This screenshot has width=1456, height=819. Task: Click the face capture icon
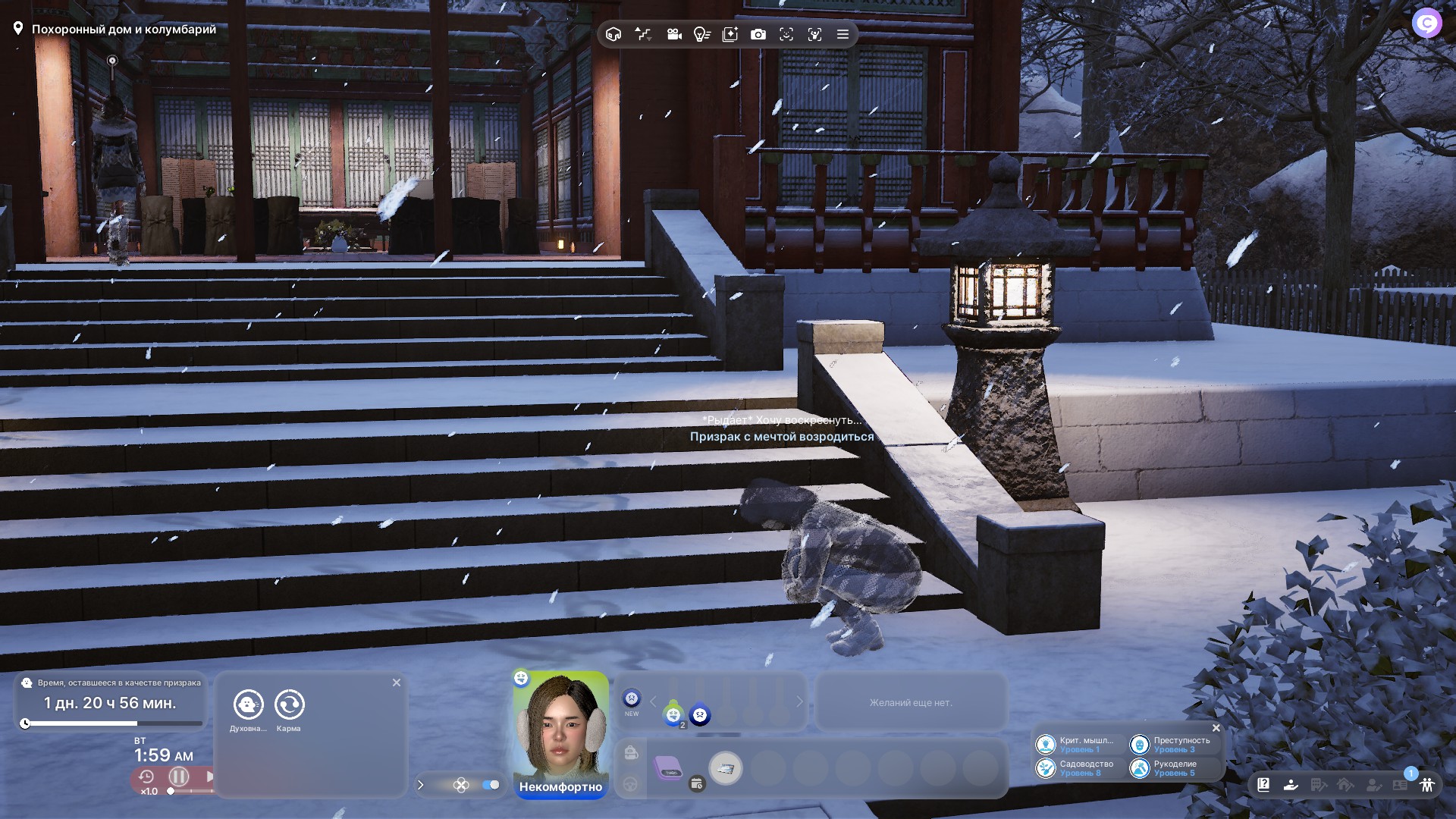click(786, 34)
